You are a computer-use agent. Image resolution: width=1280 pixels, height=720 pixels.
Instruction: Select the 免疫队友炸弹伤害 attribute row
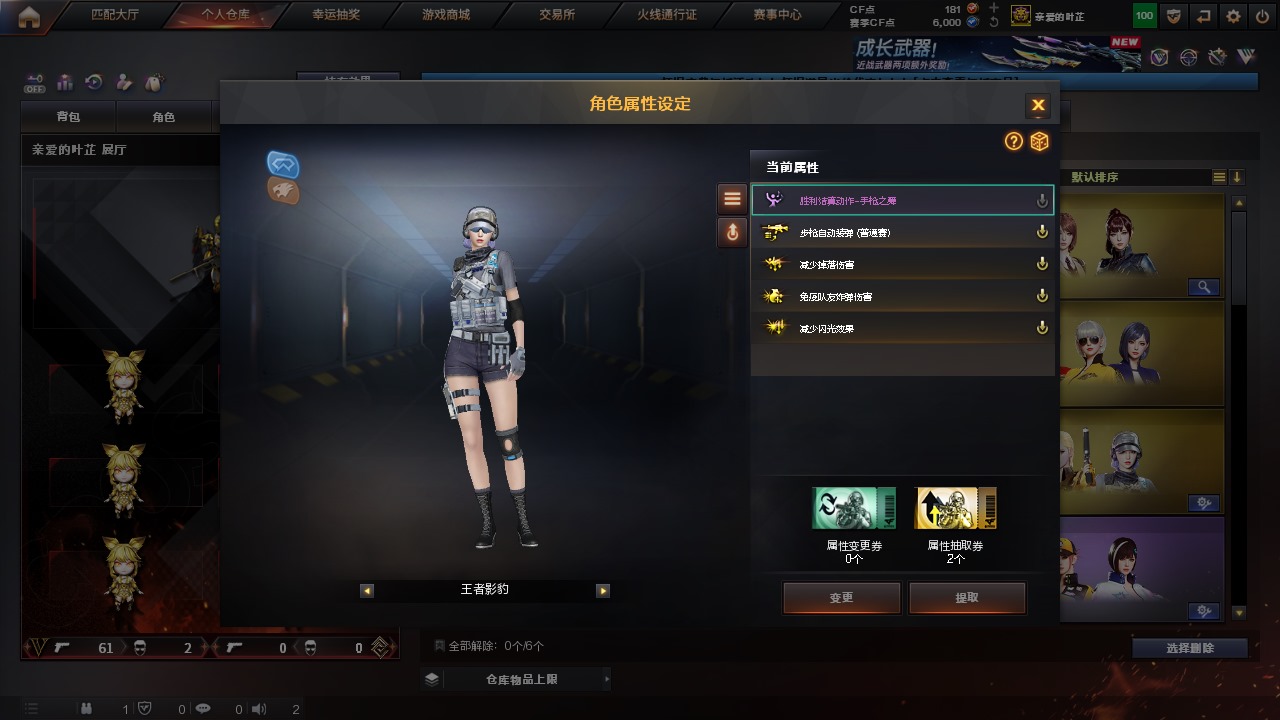click(902, 297)
